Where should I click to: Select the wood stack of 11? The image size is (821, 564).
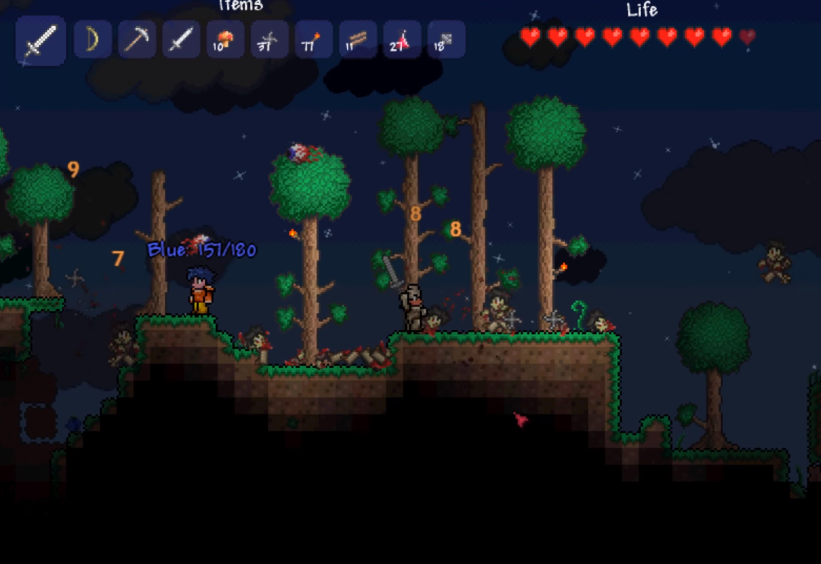[x=357, y=40]
